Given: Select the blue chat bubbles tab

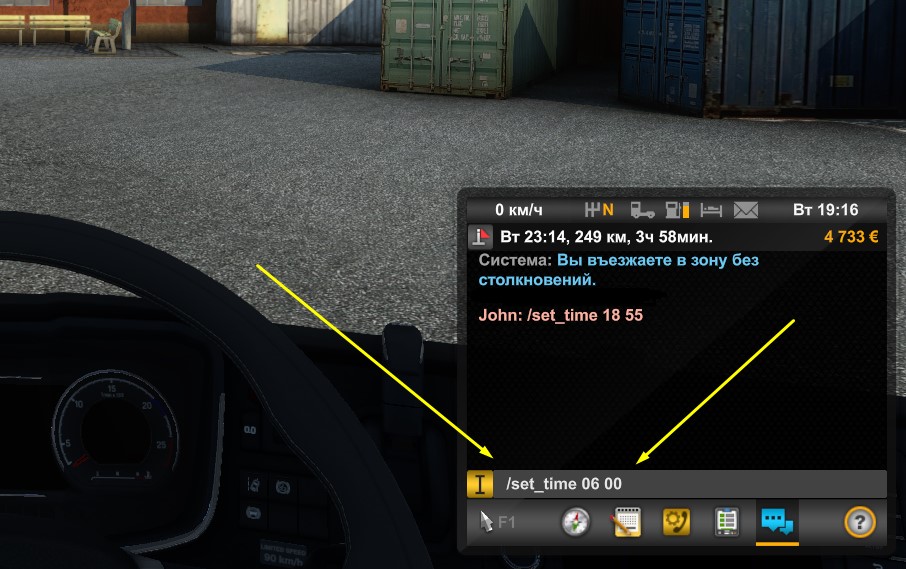Looking at the screenshot, I should tap(777, 522).
